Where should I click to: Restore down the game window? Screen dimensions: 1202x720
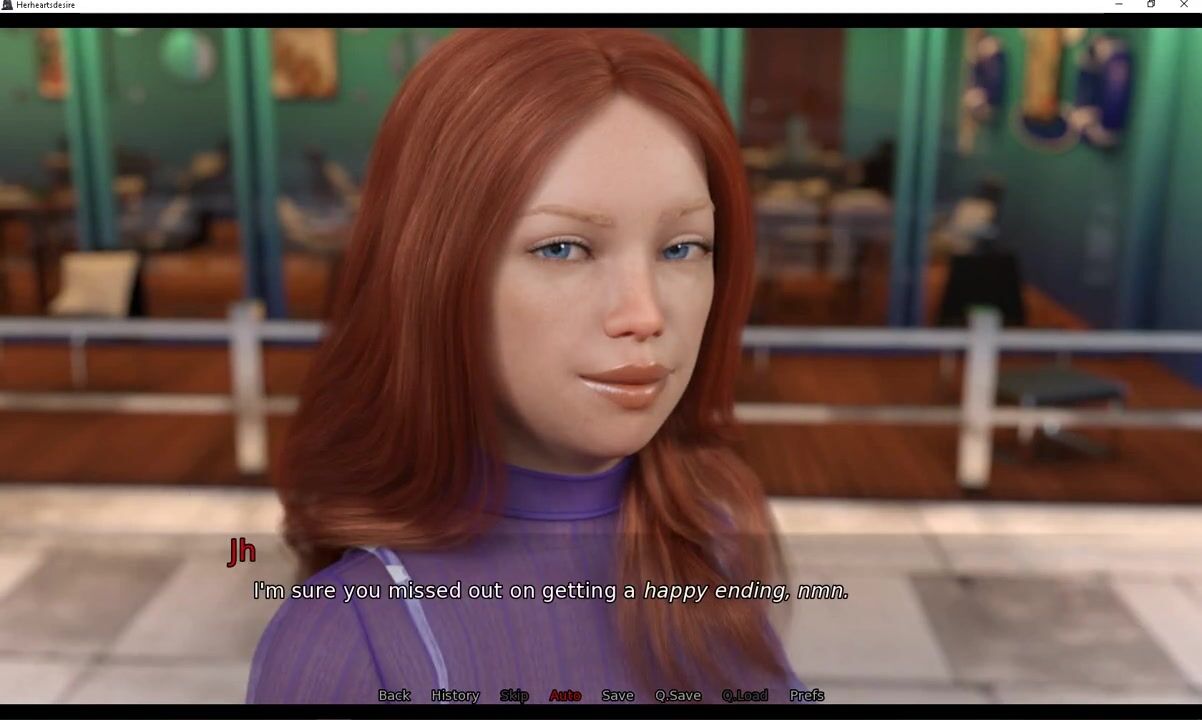click(1151, 5)
